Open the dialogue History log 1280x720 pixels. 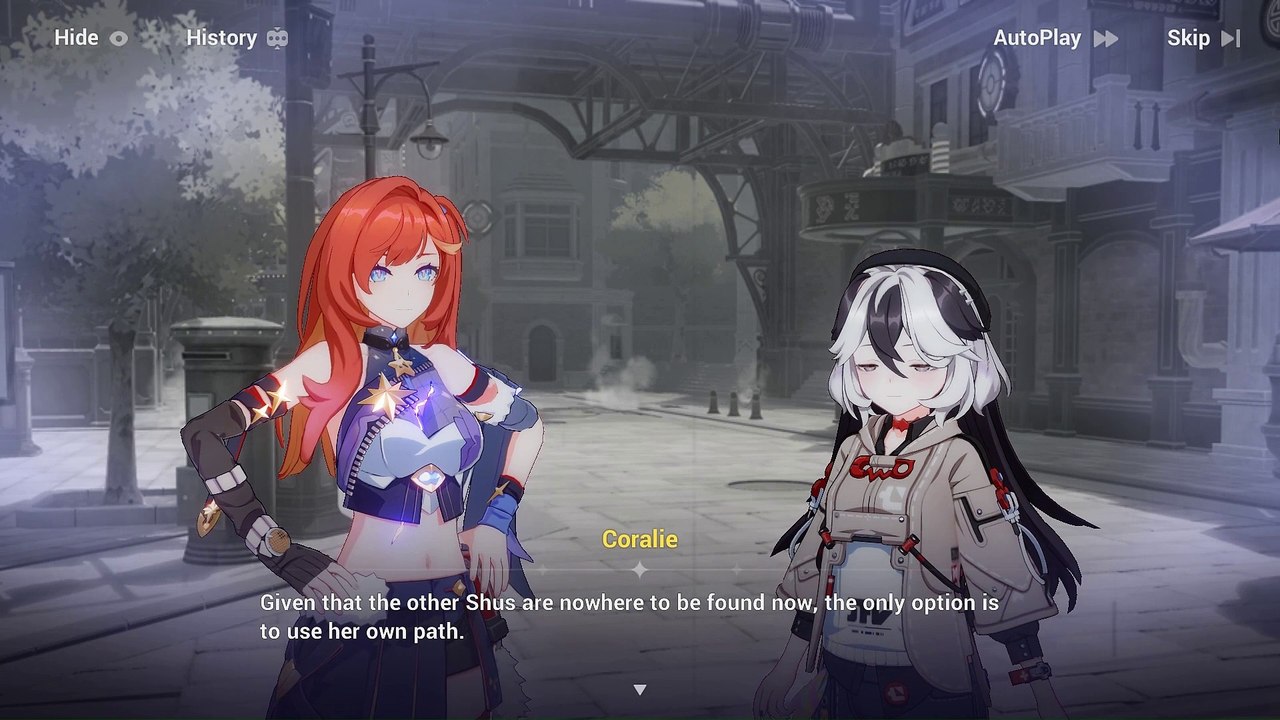click(237, 38)
